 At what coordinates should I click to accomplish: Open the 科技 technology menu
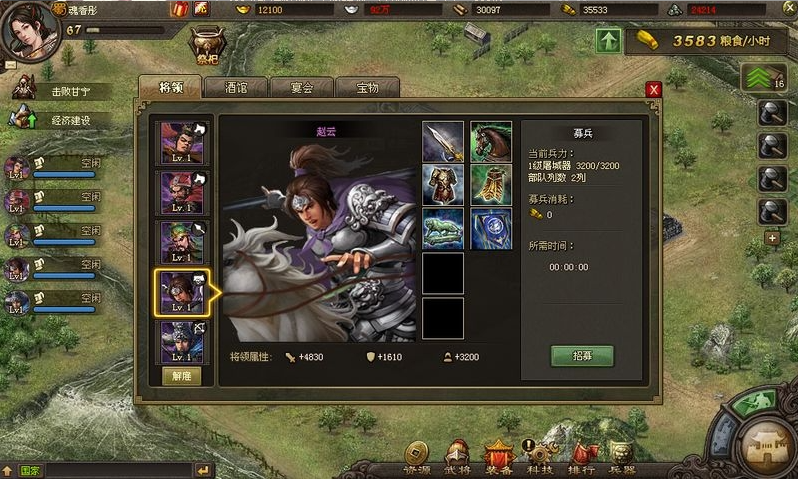pos(541,459)
